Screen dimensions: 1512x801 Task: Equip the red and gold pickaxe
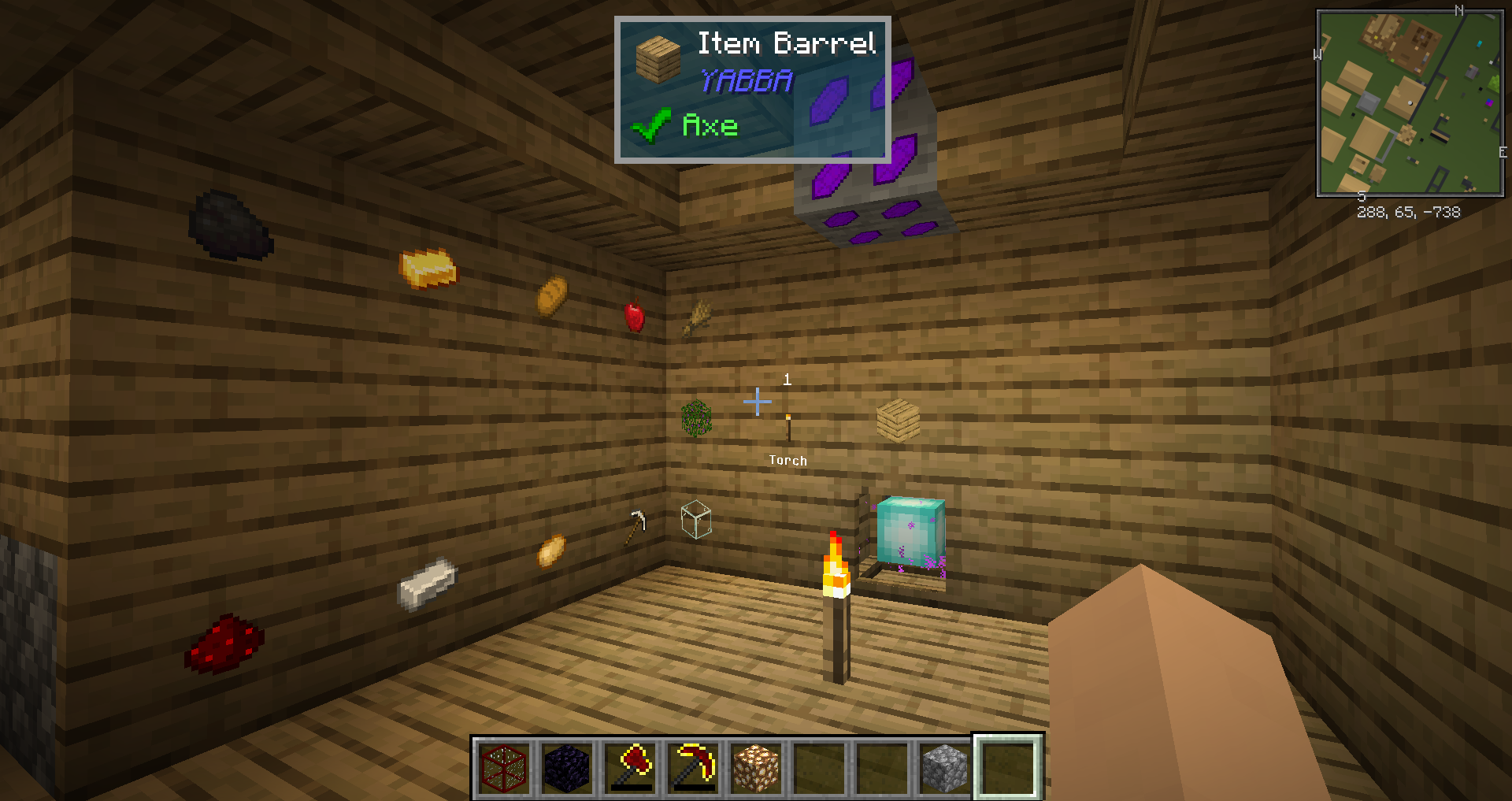694,767
